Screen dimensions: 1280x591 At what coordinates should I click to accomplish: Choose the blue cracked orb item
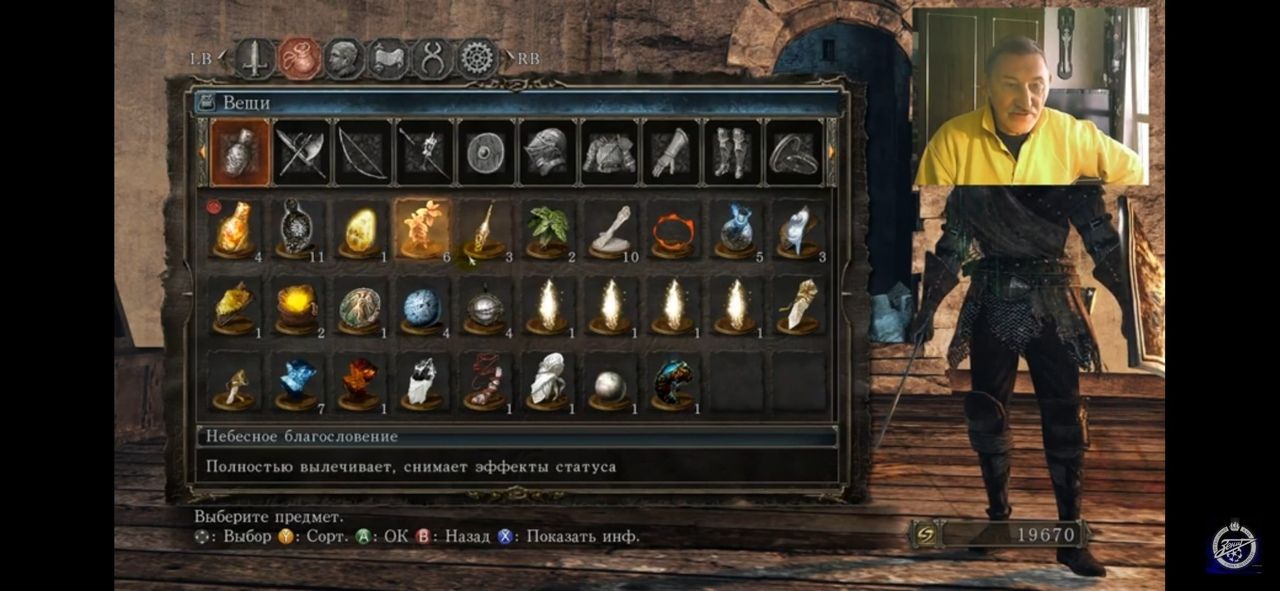(423, 308)
